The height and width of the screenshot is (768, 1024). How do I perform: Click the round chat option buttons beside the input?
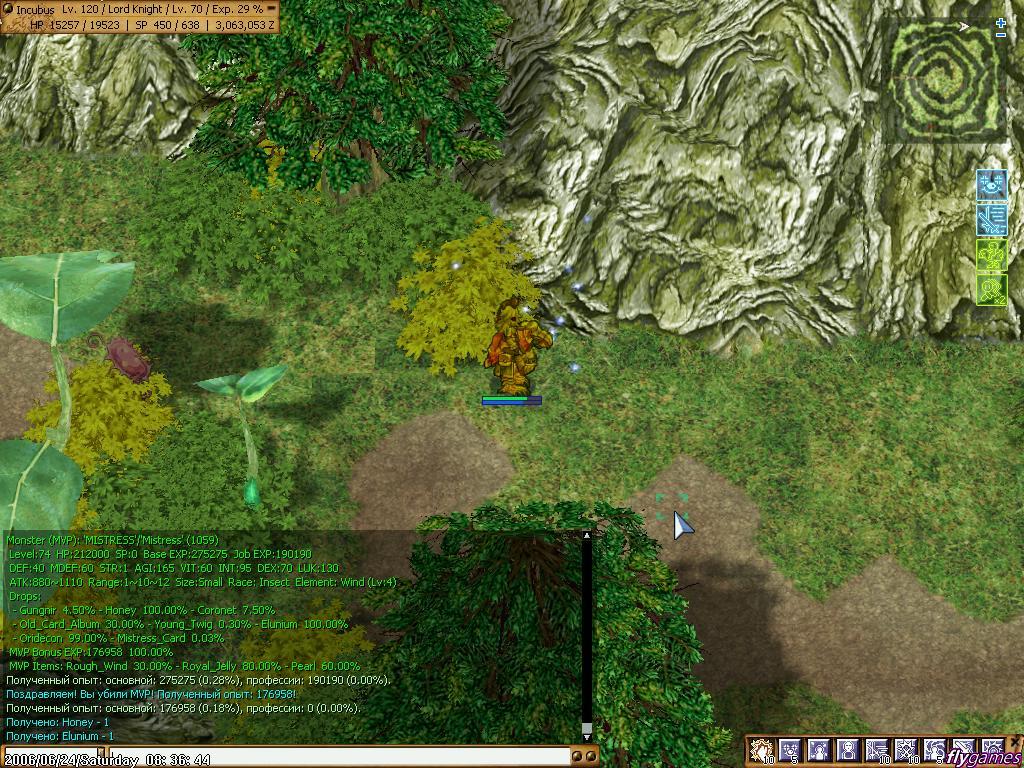pos(584,757)
